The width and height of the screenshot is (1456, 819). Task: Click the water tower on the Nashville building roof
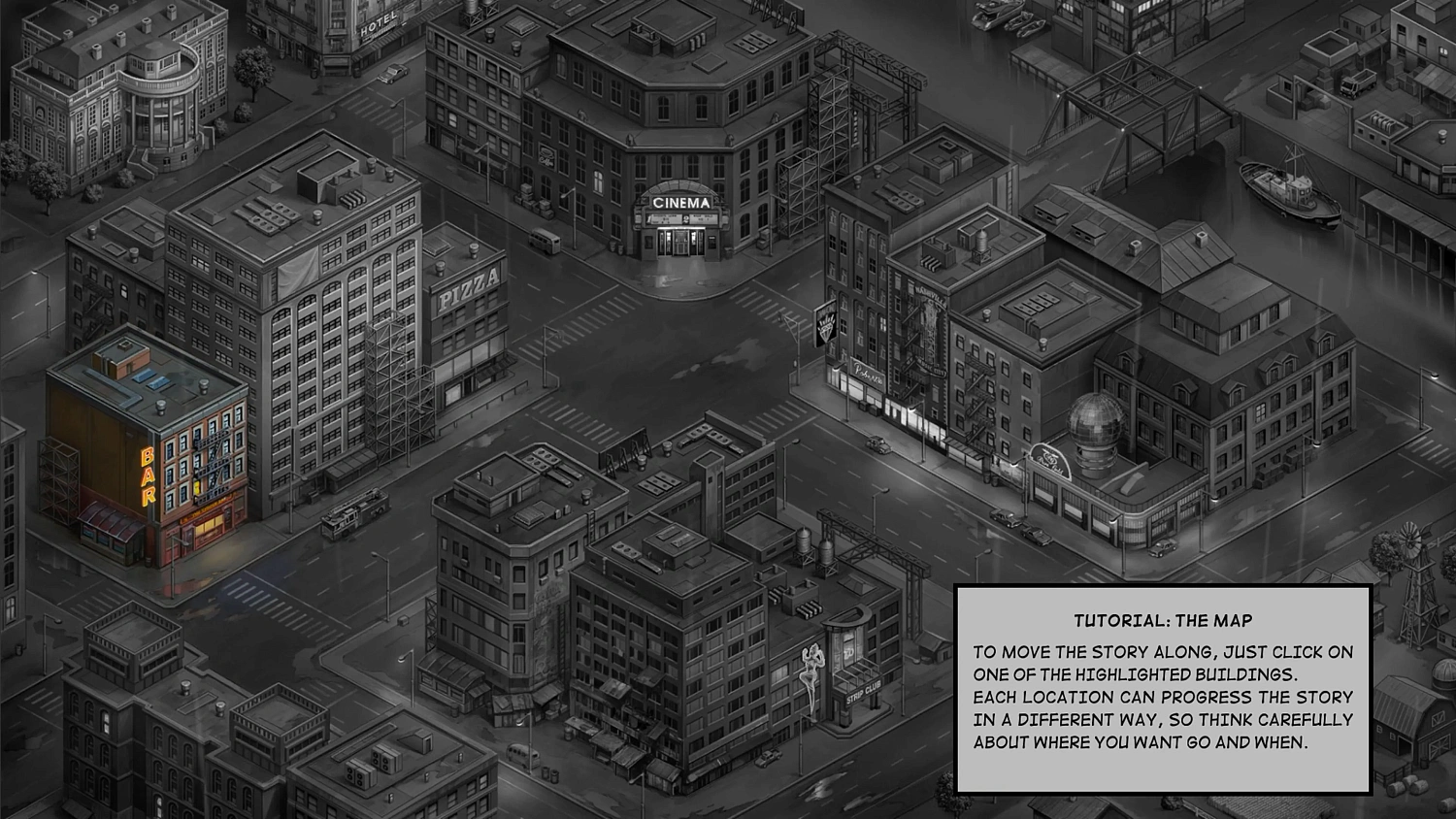pyautogui.click(x=982, y=243)
